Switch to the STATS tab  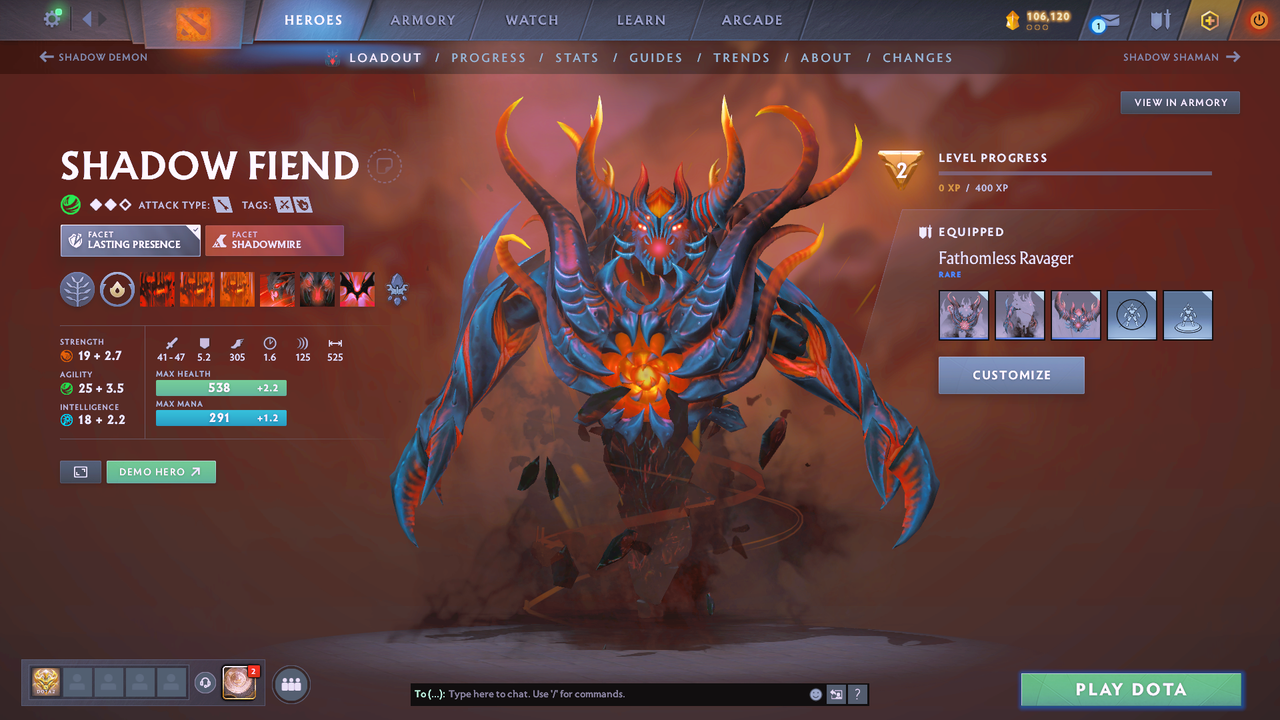tap(577, 57)
